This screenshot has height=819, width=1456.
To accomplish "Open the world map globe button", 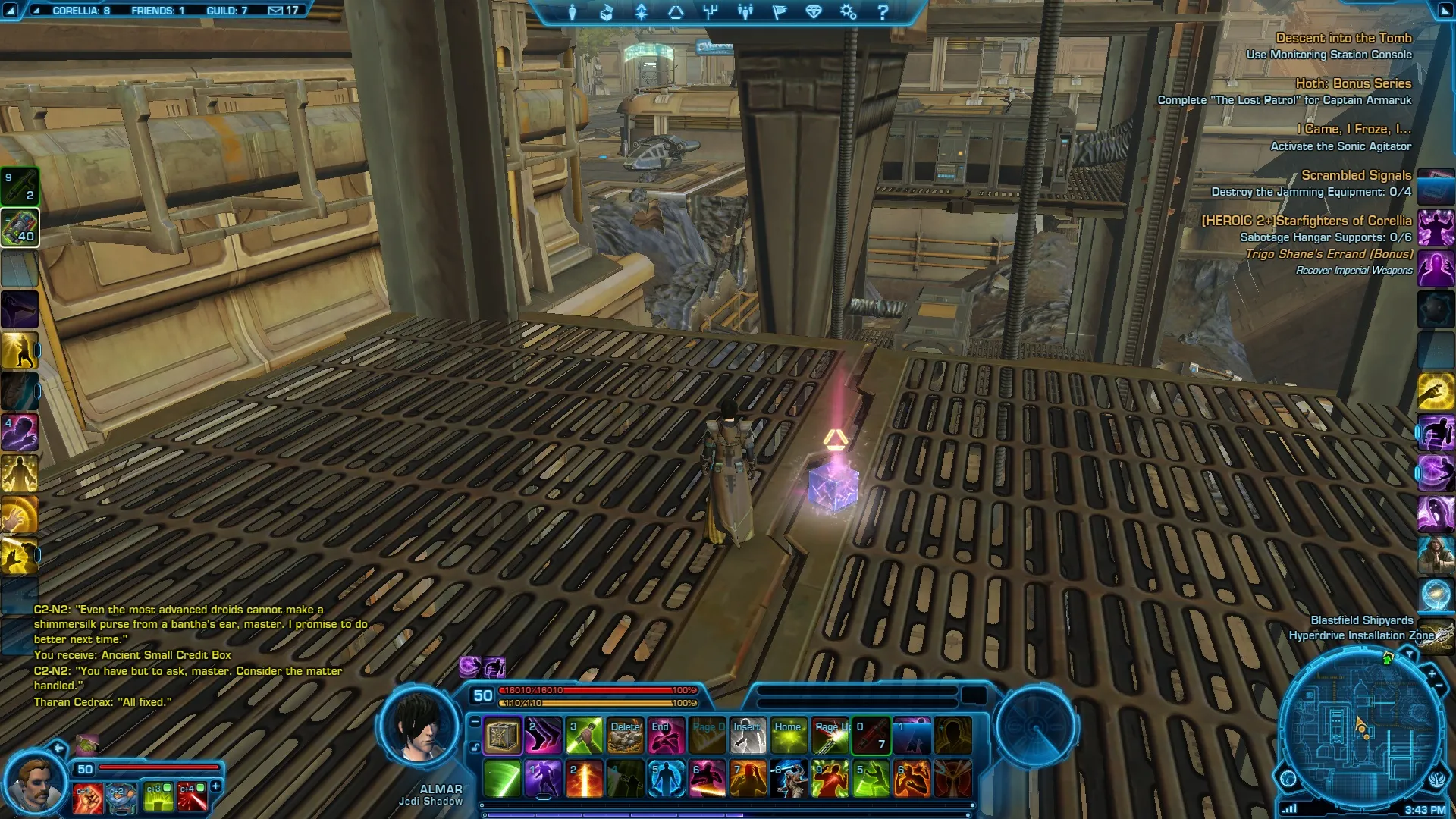I will (x=1288, y=779).
